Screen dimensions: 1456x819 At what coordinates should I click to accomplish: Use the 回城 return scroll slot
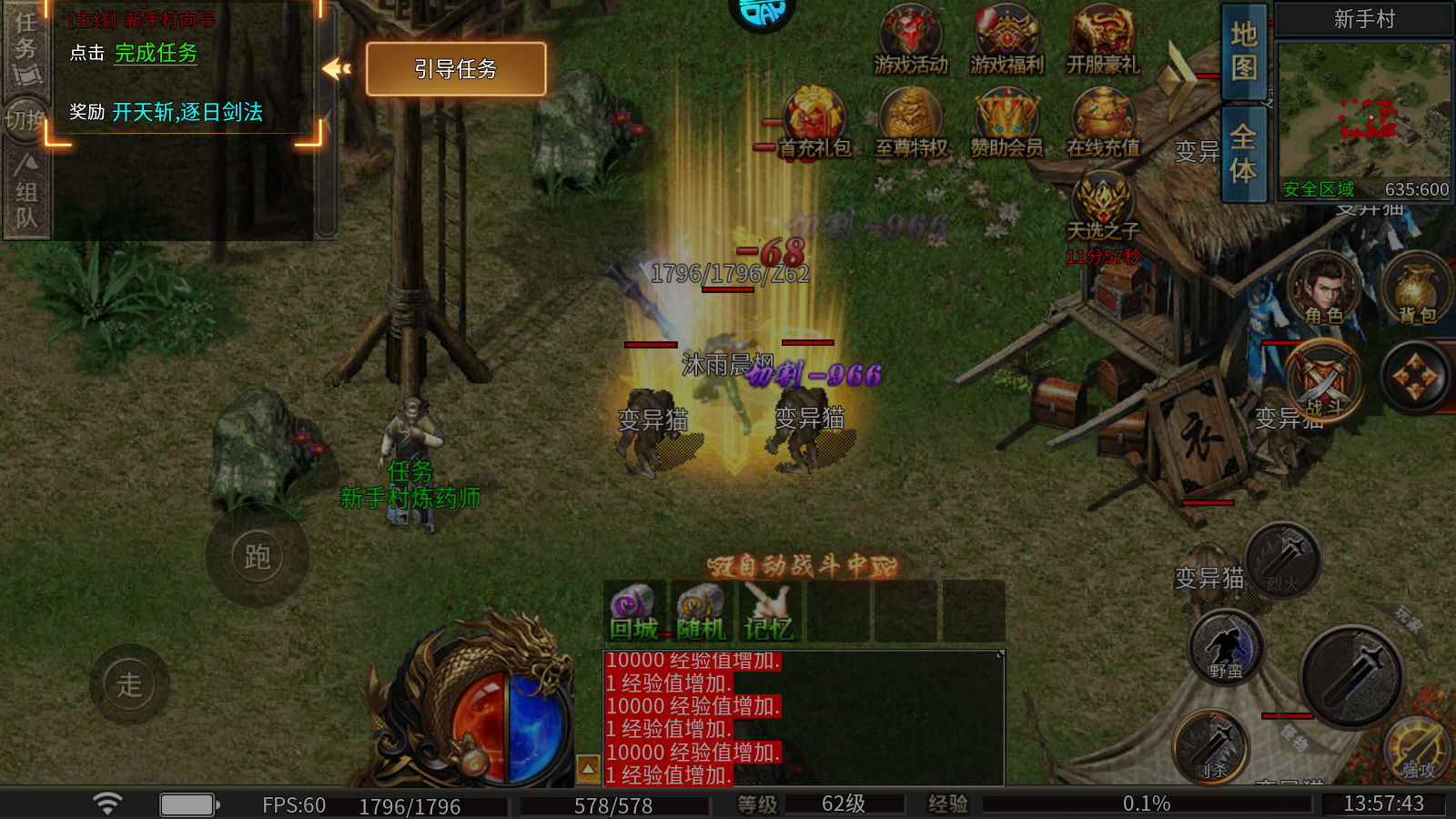[633, 612]
